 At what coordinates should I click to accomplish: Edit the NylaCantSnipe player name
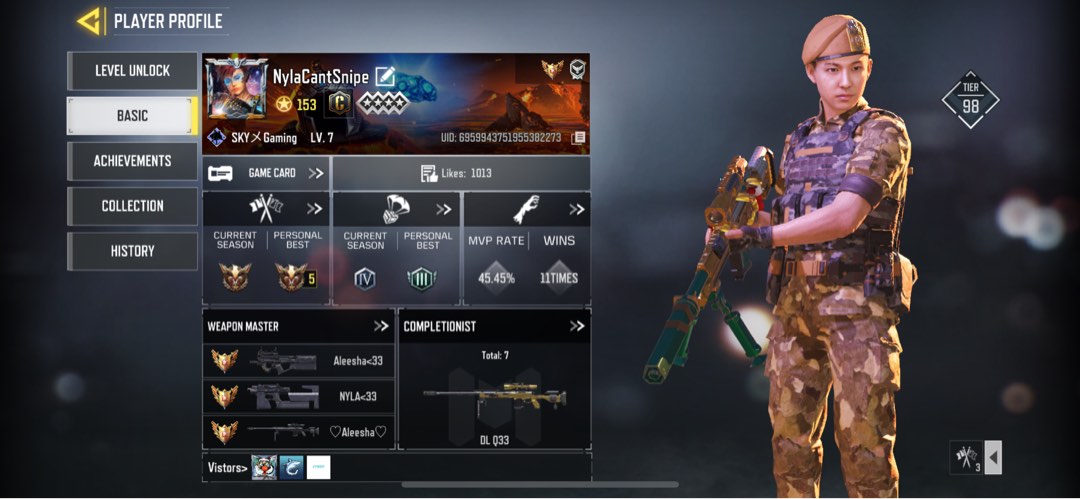click(x=385, y=77)
